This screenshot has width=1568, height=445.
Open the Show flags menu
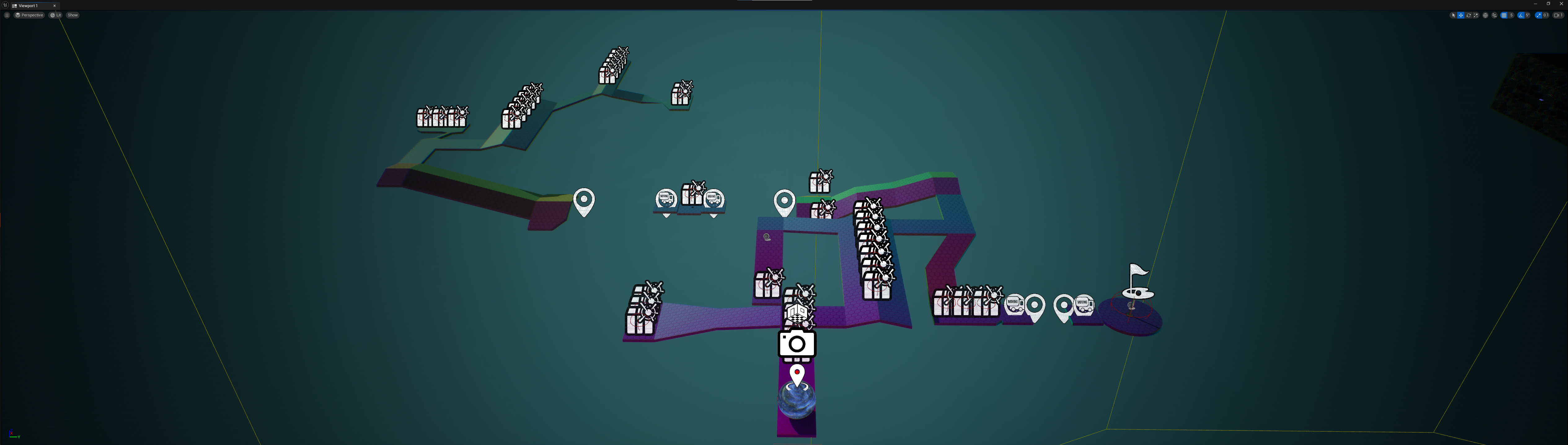click(x=73, y=15)
